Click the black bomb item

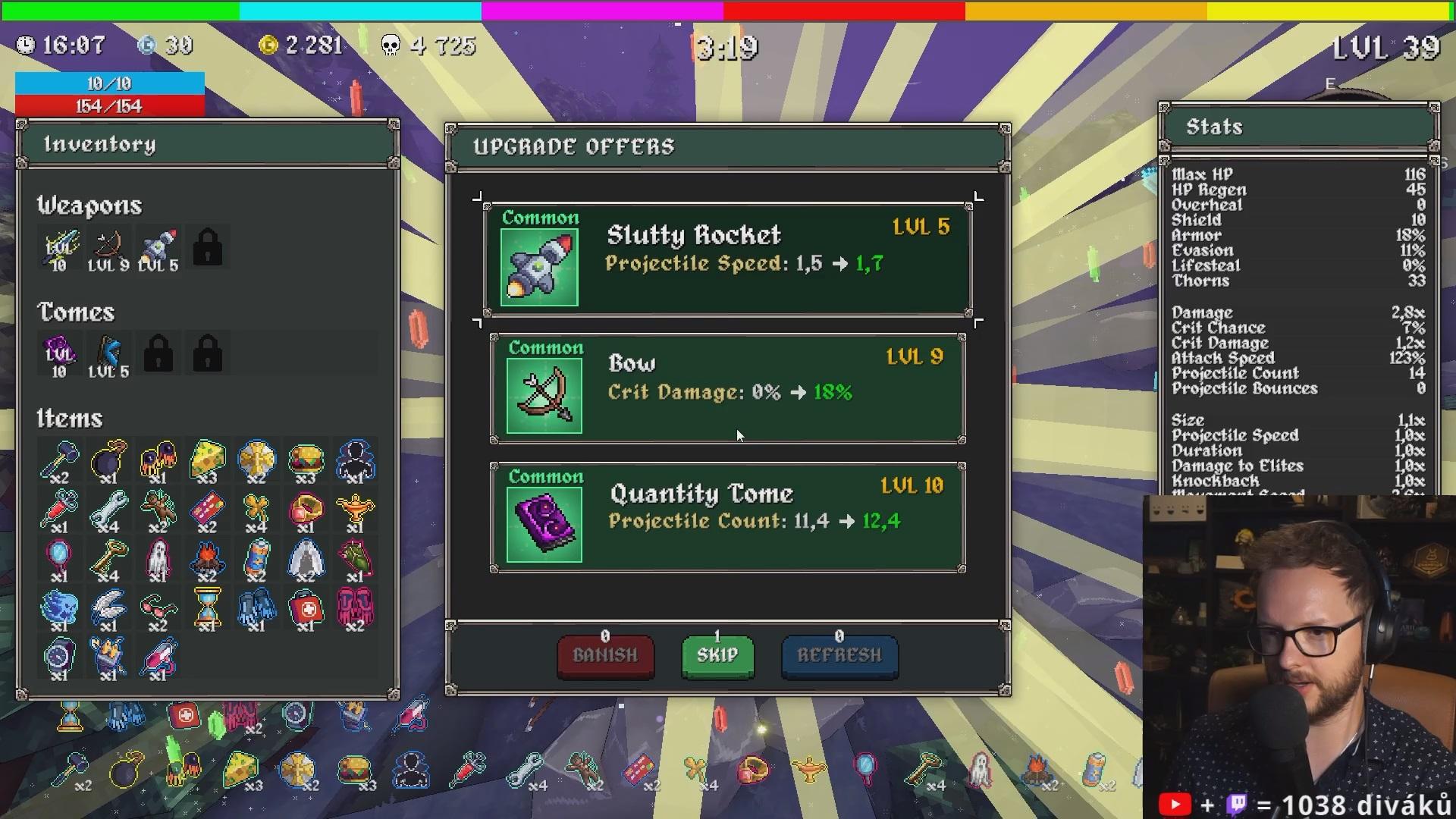tap(108, 460)
